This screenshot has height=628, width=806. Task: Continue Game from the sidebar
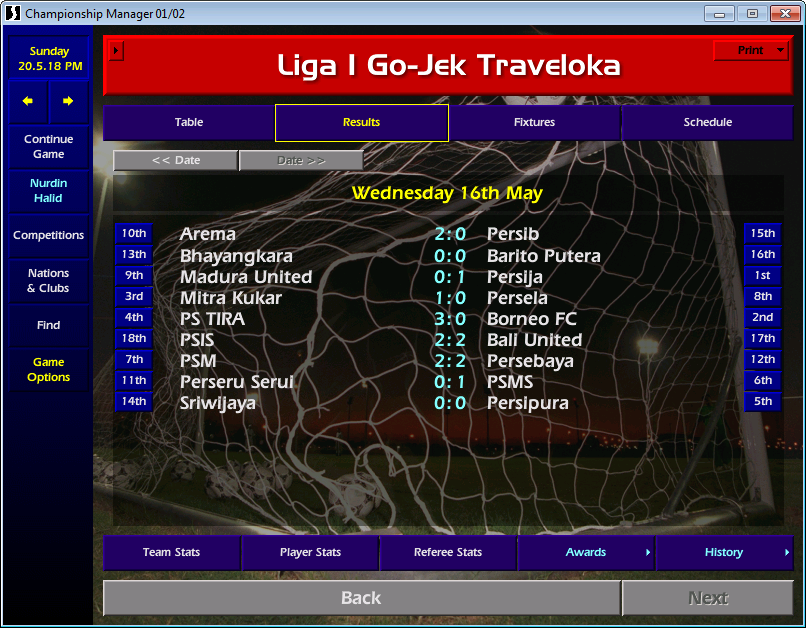48,147
